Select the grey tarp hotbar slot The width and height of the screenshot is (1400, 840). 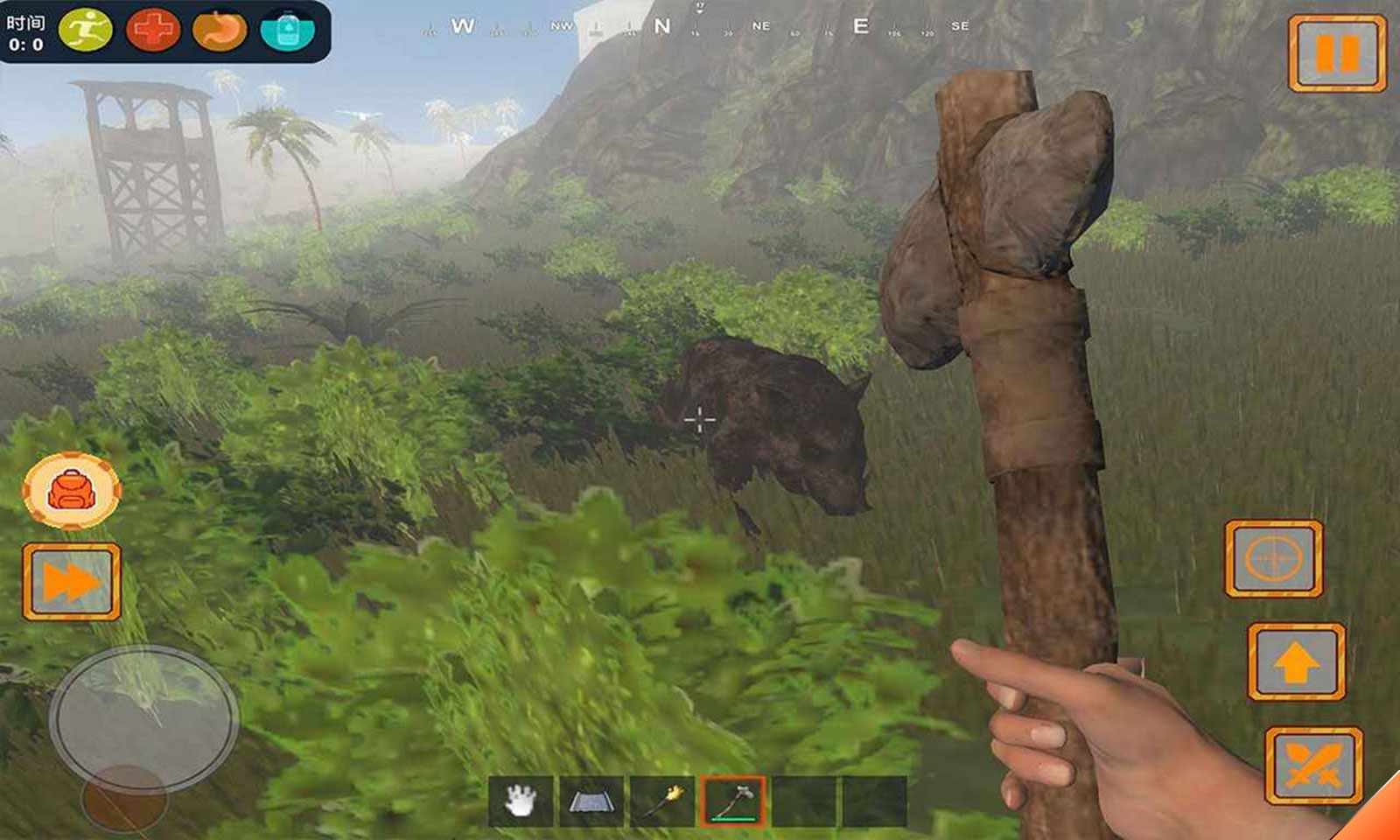591,801
